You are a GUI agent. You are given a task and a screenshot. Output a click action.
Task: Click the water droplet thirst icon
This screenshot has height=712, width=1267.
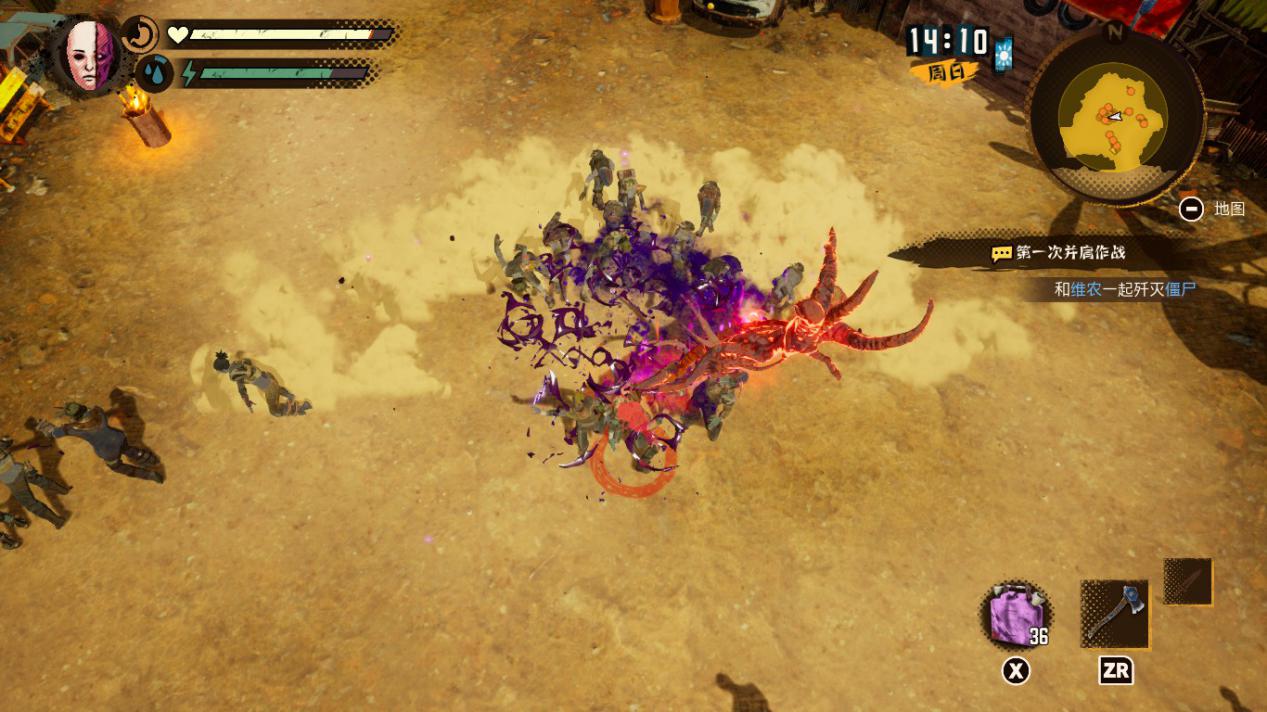pos(154,73)
